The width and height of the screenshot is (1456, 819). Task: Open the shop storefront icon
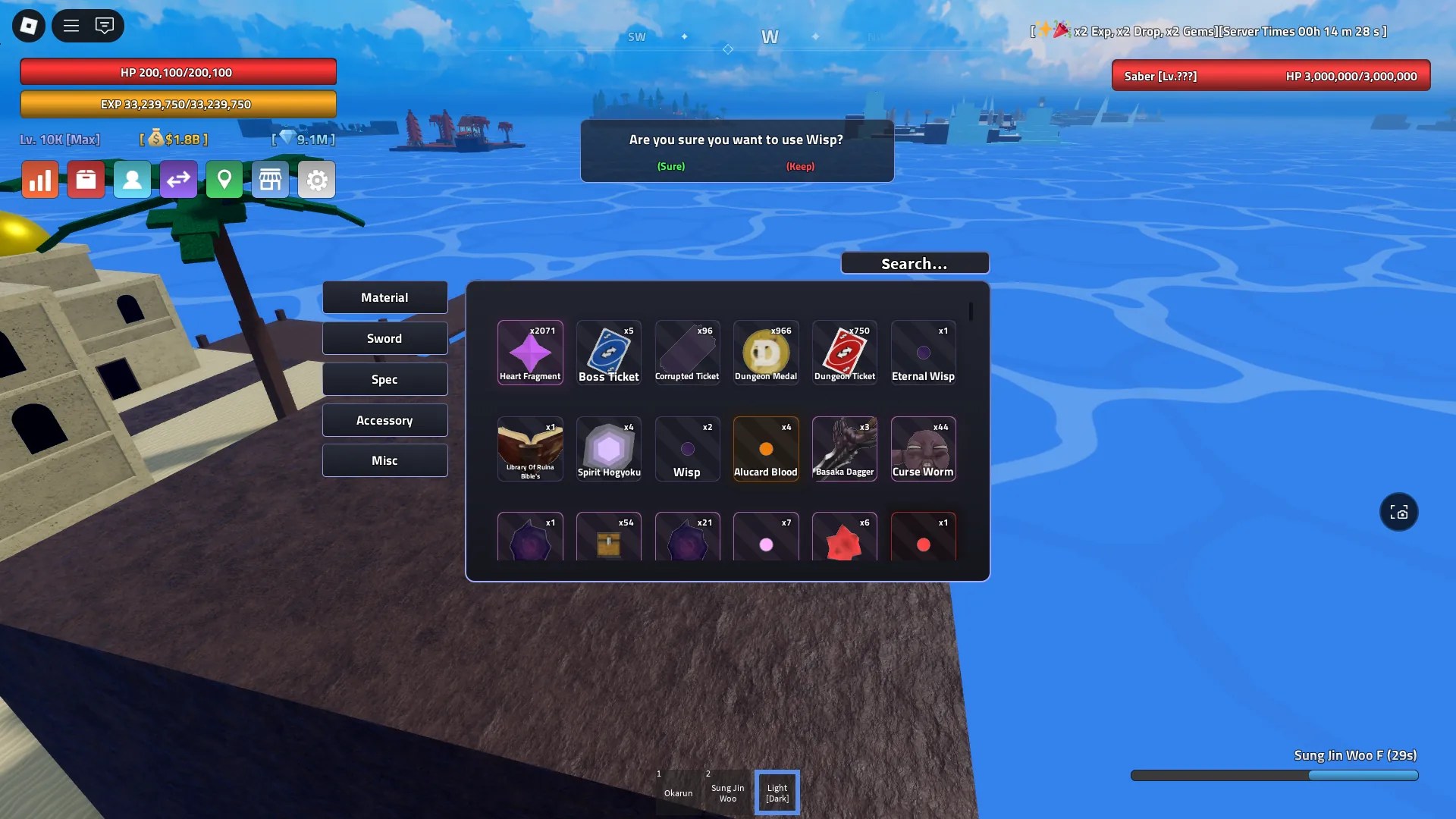(x=271, y=179)
